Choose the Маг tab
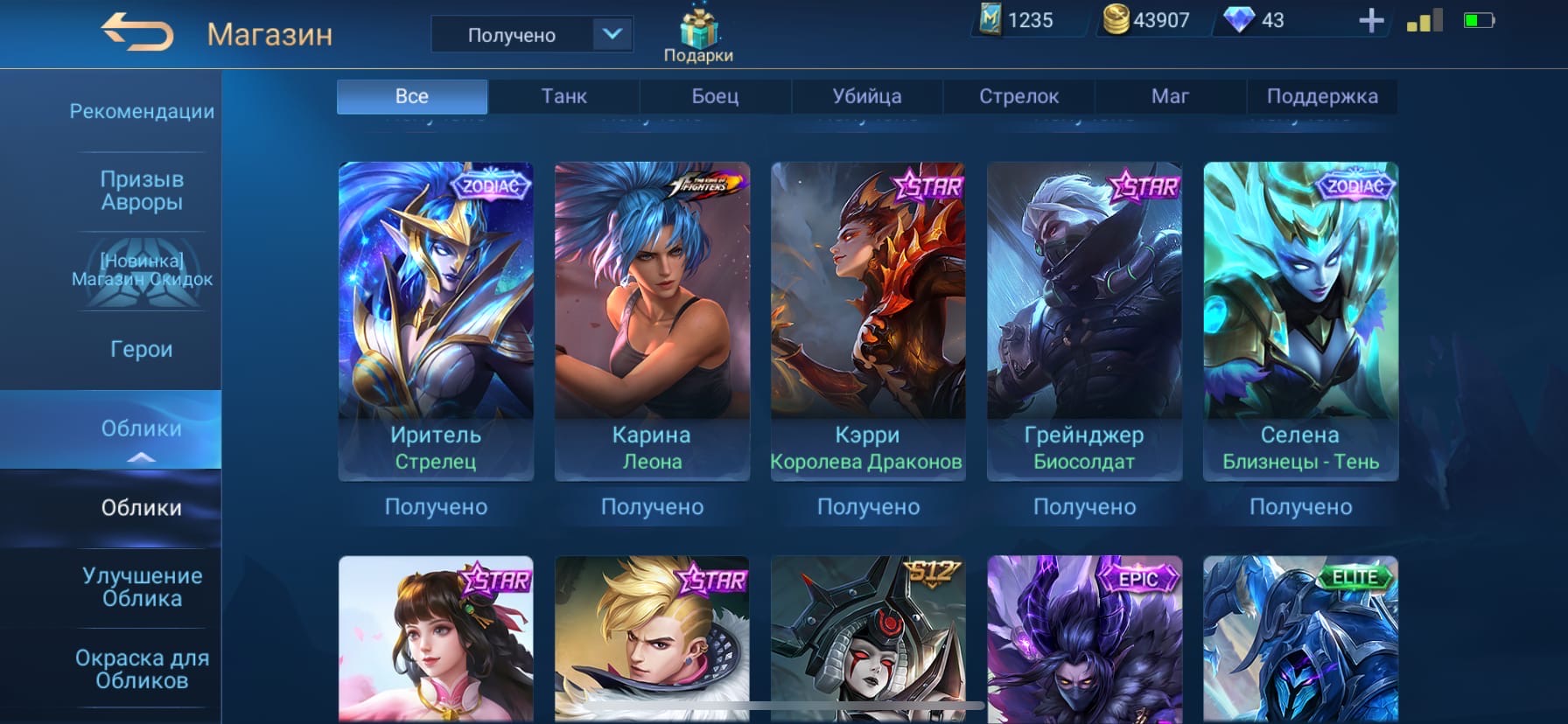The image size is (1568, 724). click(1170, 96)
